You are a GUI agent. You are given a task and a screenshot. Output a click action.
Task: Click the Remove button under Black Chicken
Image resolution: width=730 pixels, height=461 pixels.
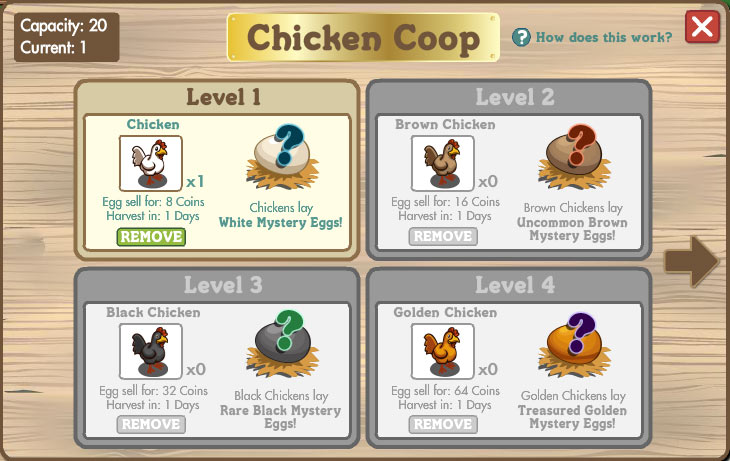tap(151, 424)
